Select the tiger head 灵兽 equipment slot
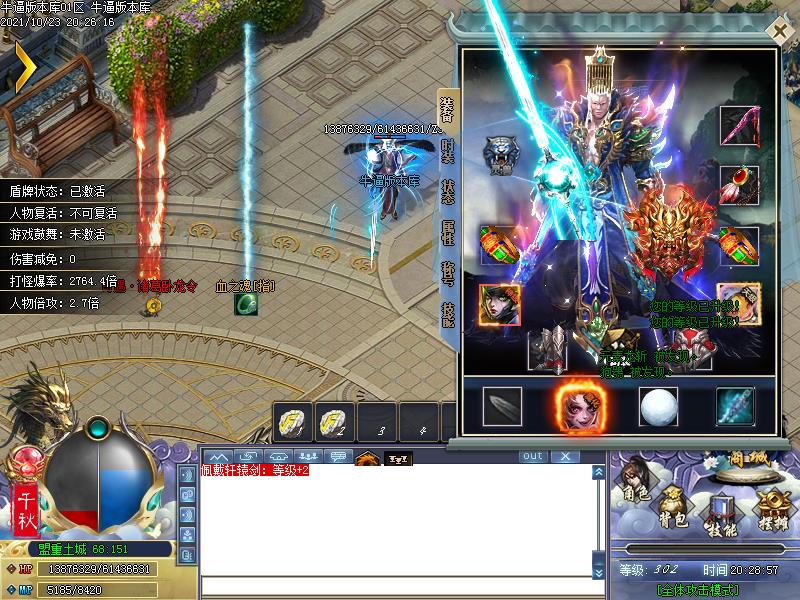 click(500, 154)
